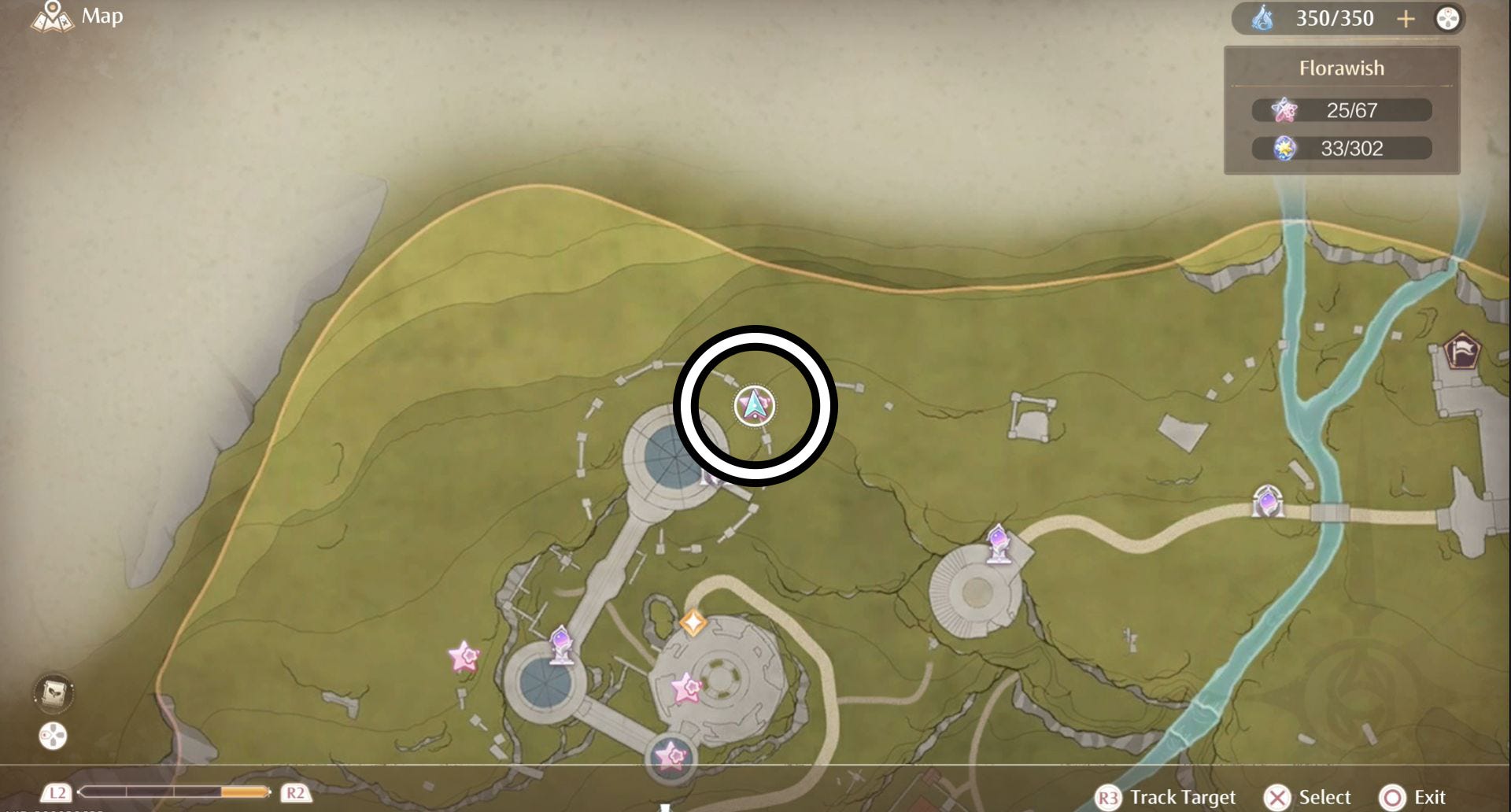
Task: Click the plus button beside 350/350 energy
Action: tap(1406, 18)
